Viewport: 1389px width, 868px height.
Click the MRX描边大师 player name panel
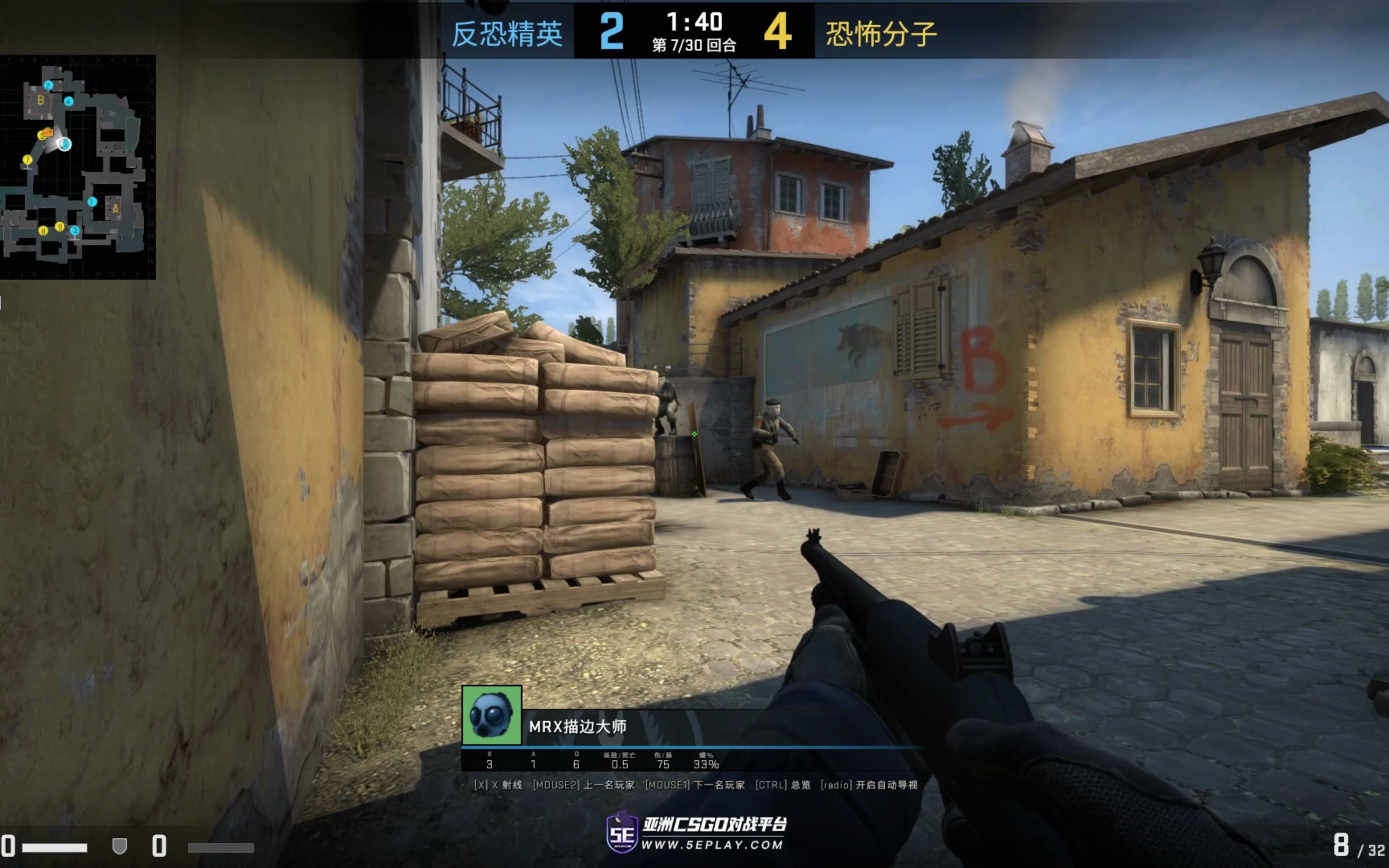point(578,727)
